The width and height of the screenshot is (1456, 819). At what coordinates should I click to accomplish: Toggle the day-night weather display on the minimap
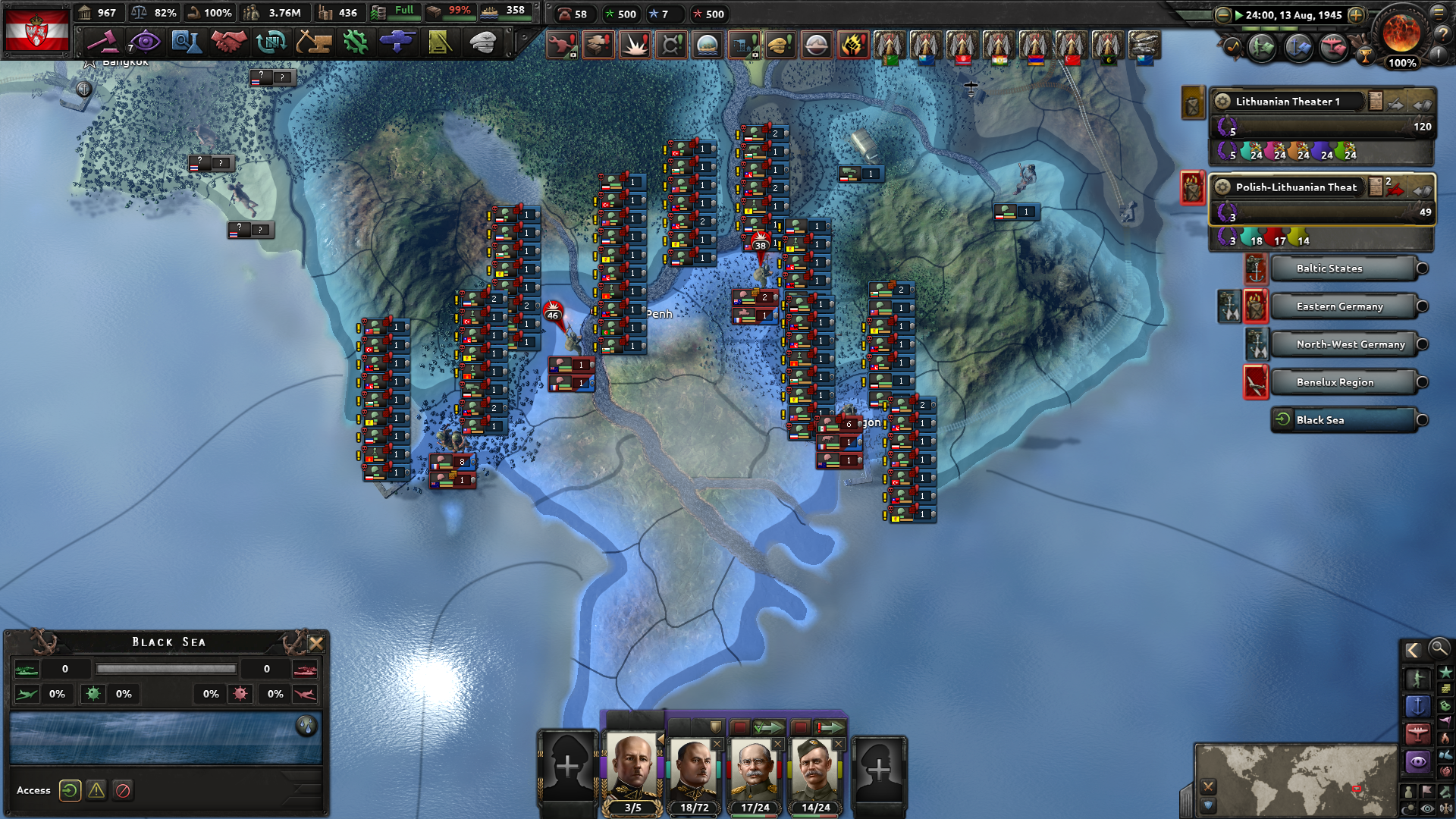(x=1409, y=807)
